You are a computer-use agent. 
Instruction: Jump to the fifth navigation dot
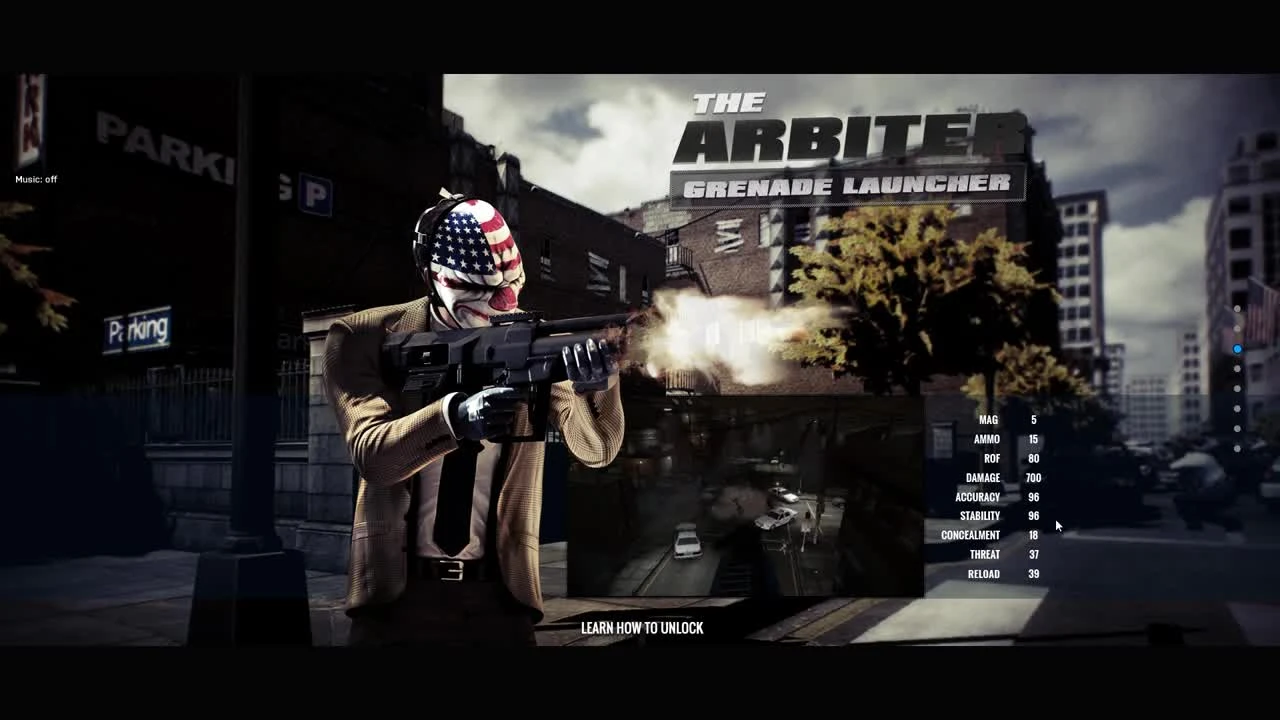pos(1237,389)
